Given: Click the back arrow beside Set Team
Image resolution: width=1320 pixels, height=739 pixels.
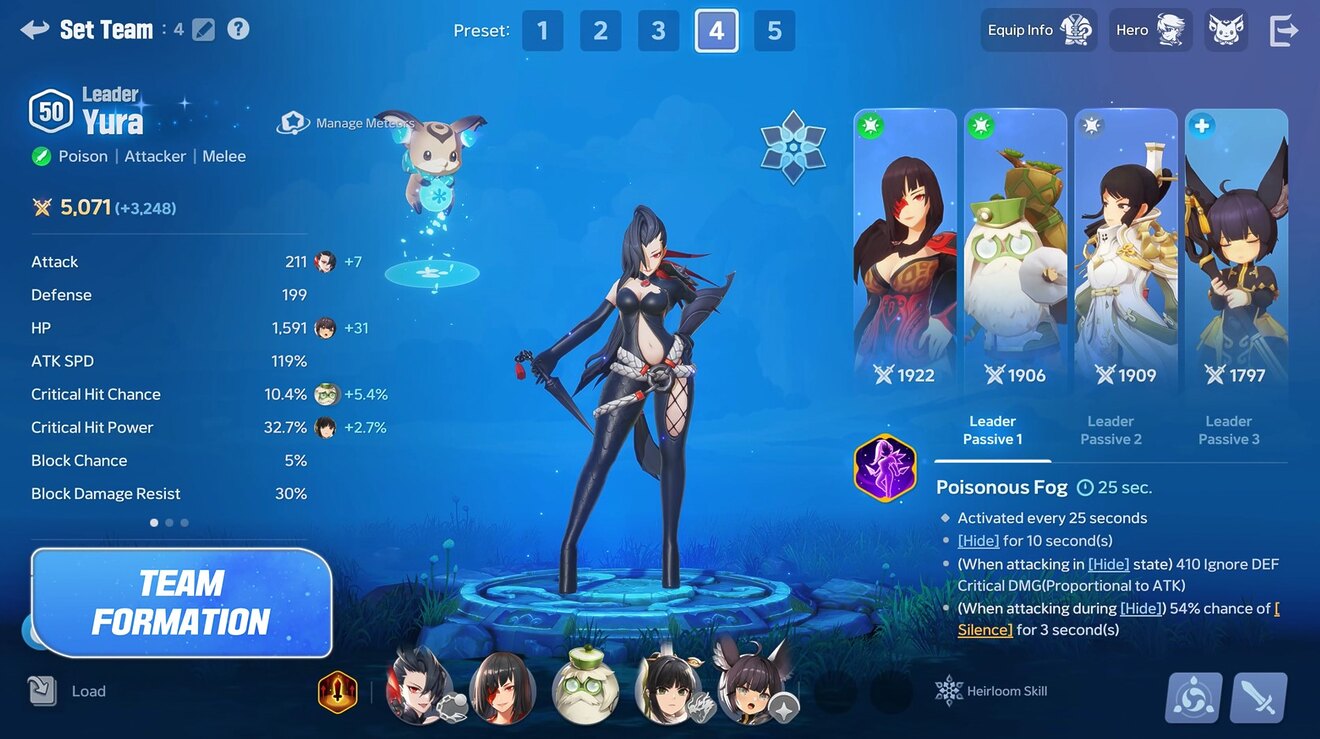Looking at the screenshot, I should click(x=33, y=29).
